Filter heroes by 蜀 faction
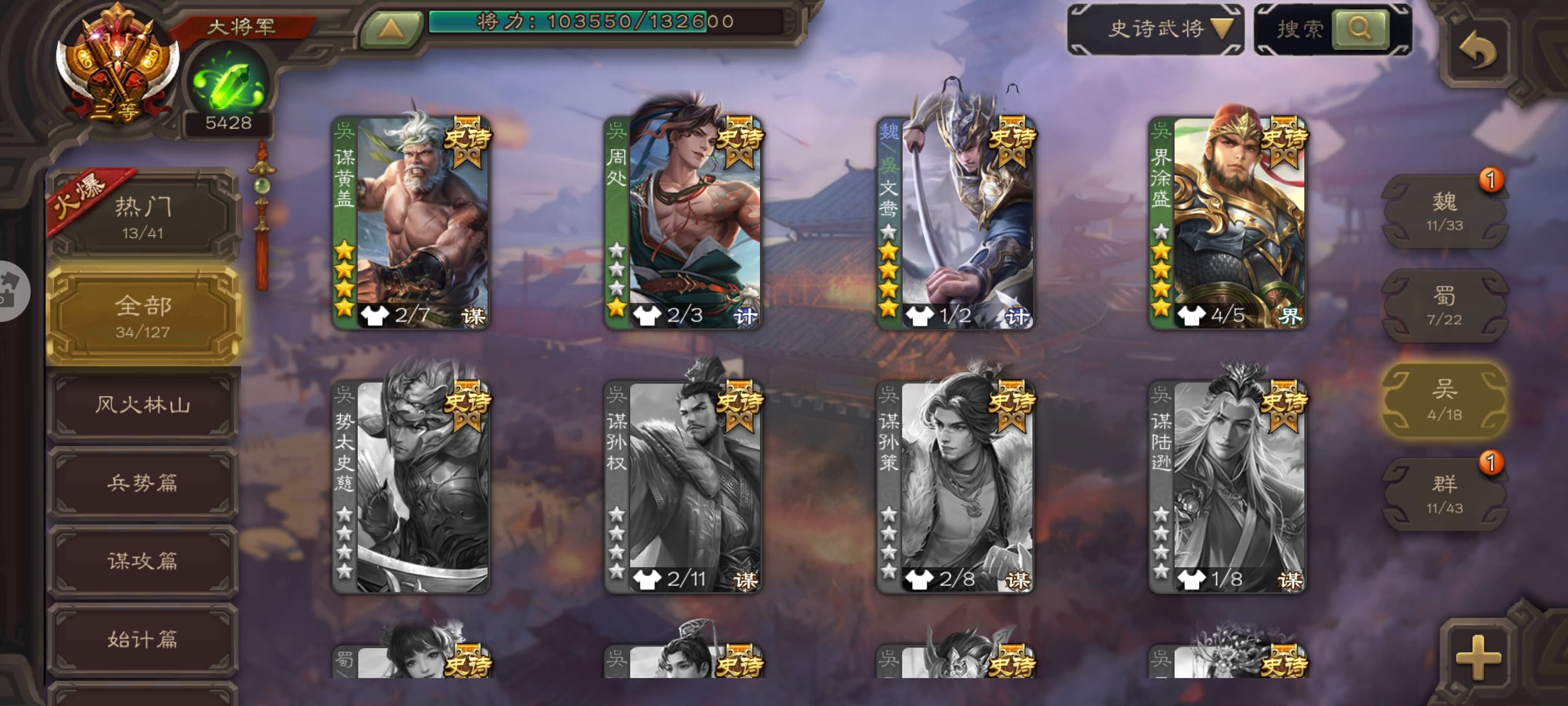Screen dimensions: 1568x706 (1444, 305)
